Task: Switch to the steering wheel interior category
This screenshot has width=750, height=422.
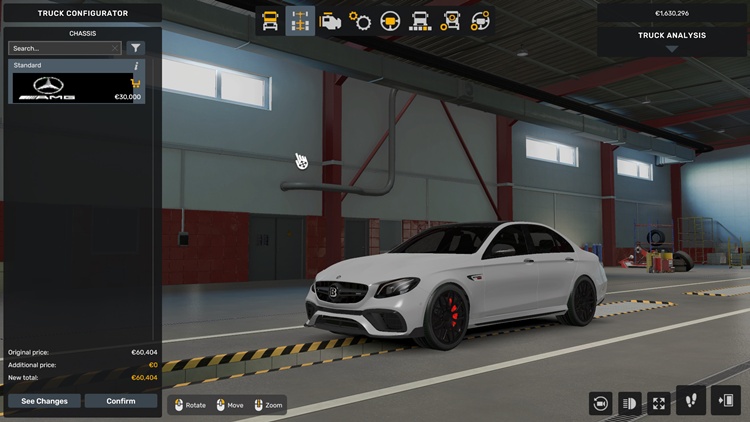Action: point(390,21)
